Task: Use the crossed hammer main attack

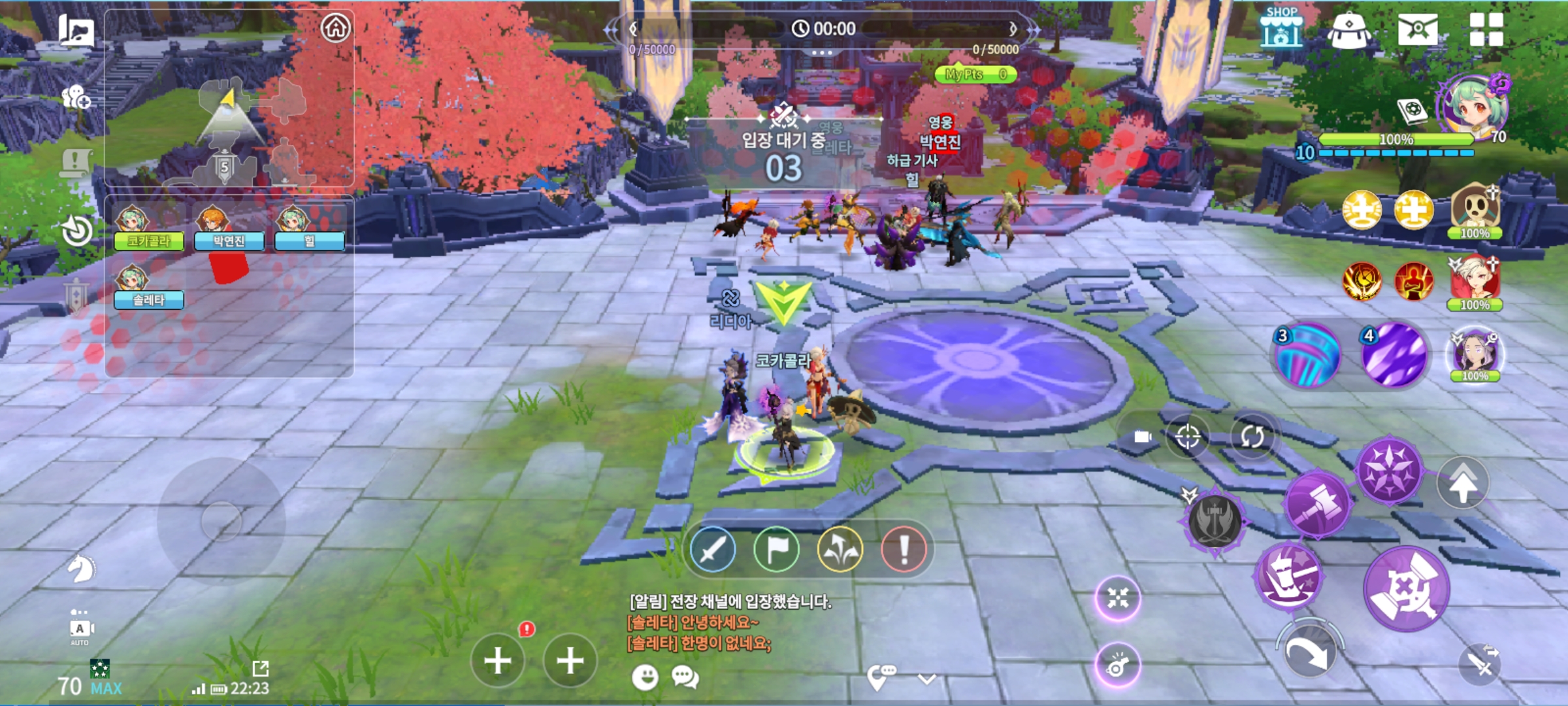Action: pyautogui.click(x=1407, y=589)
